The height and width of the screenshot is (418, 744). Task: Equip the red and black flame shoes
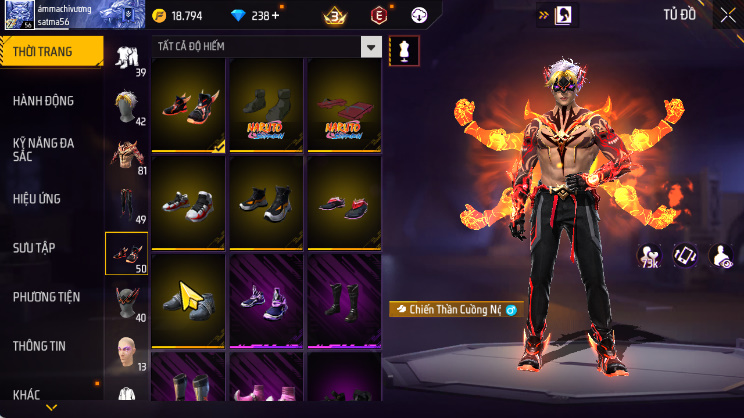coord(189,105)
